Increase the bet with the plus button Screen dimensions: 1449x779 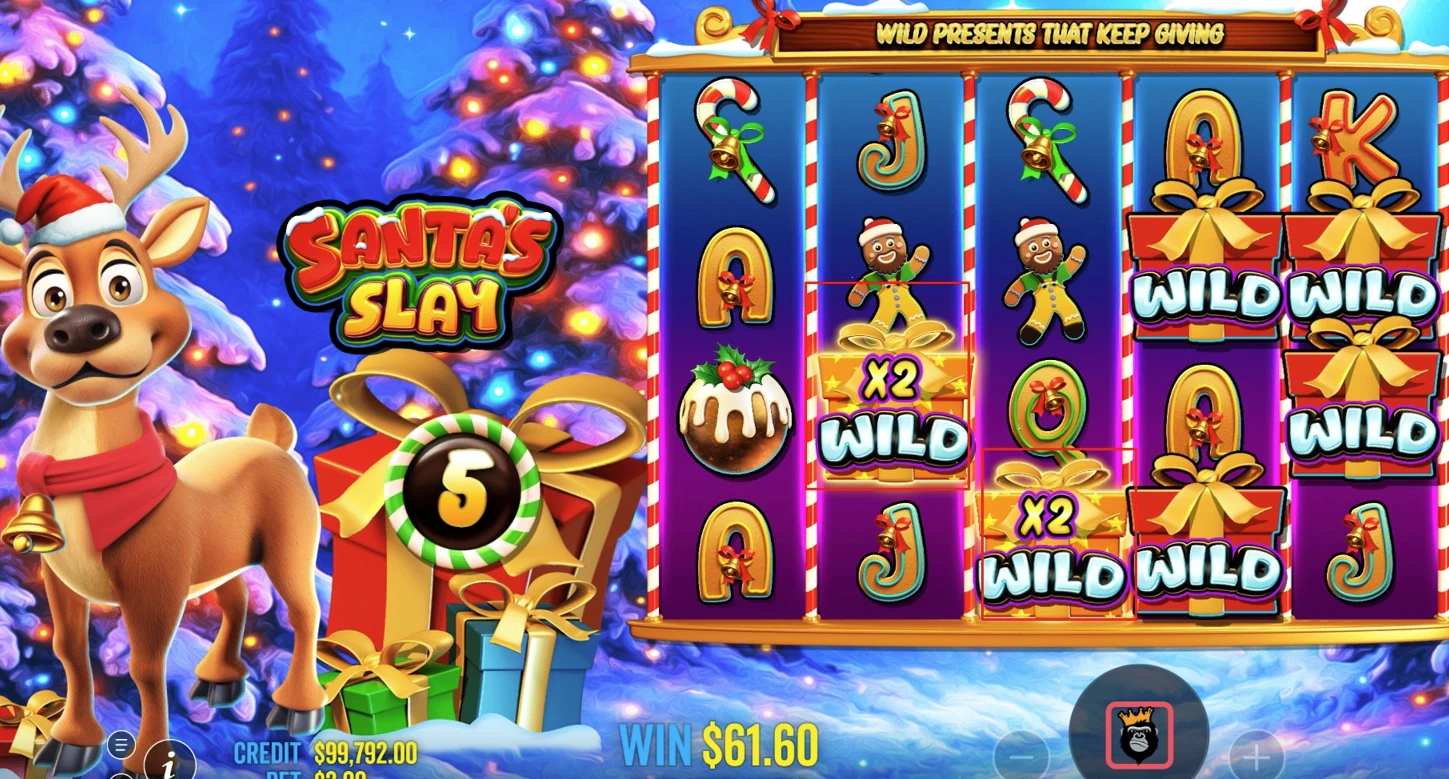coord(1255,753)
